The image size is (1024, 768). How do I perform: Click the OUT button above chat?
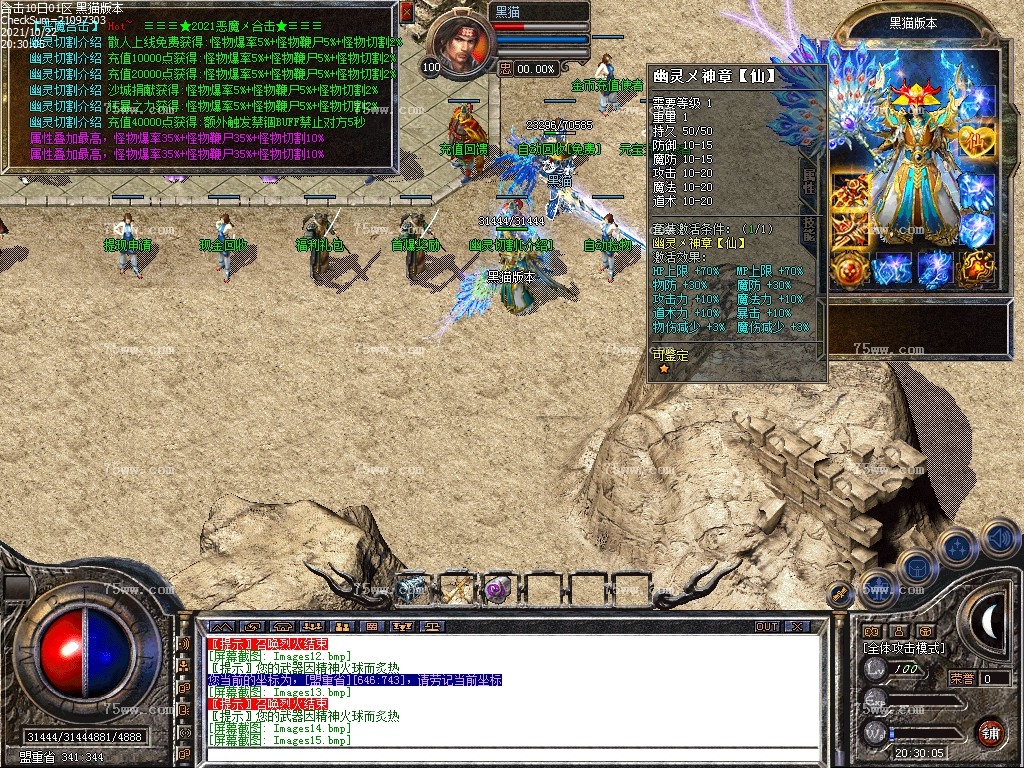[767, 627]
